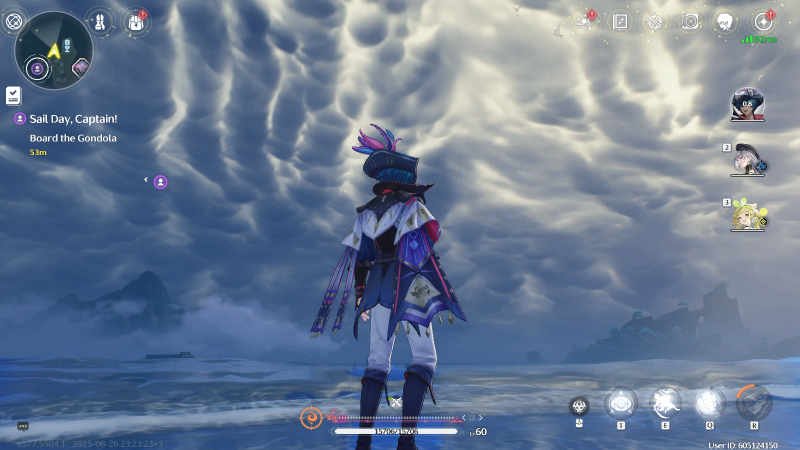Open the camera icon in the top bar

690,21
